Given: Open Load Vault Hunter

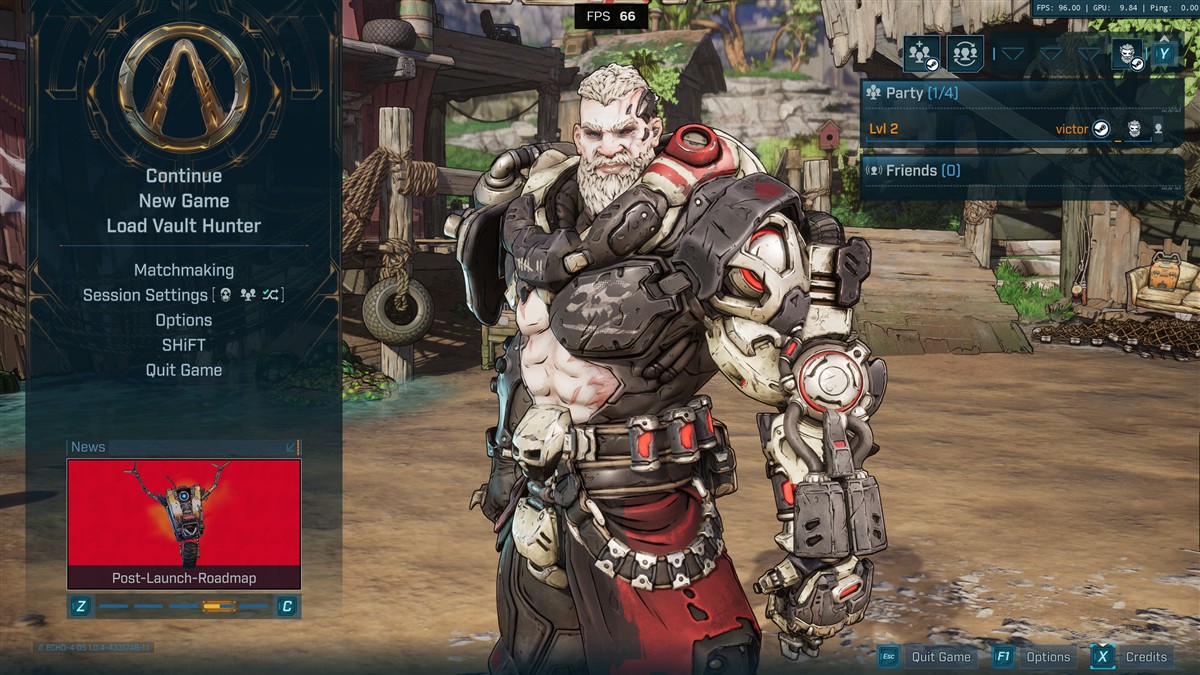Looking at the screenshot, I should 184,226.
